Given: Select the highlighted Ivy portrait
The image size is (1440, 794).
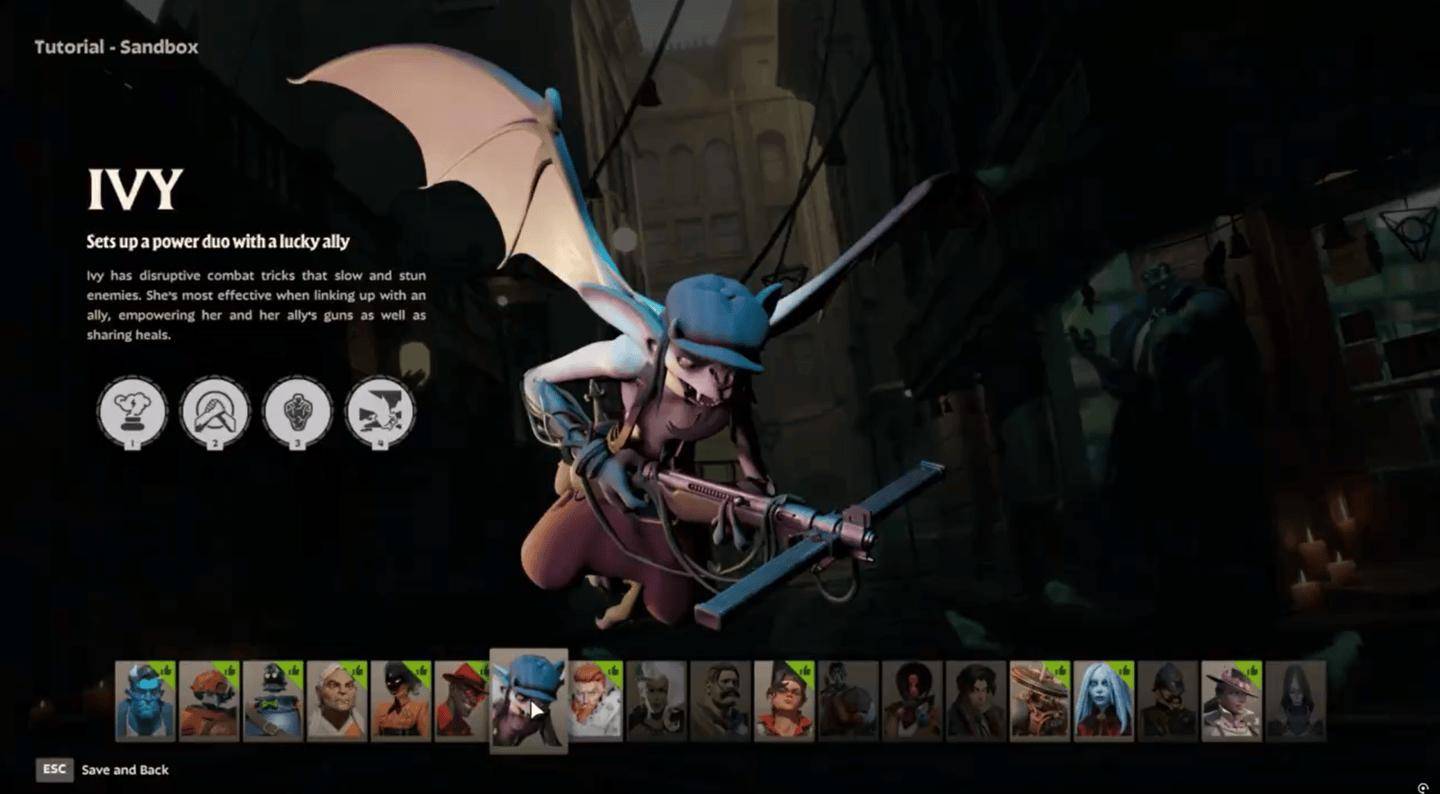Looking at the screenshot, I should [x=528, y=699].
